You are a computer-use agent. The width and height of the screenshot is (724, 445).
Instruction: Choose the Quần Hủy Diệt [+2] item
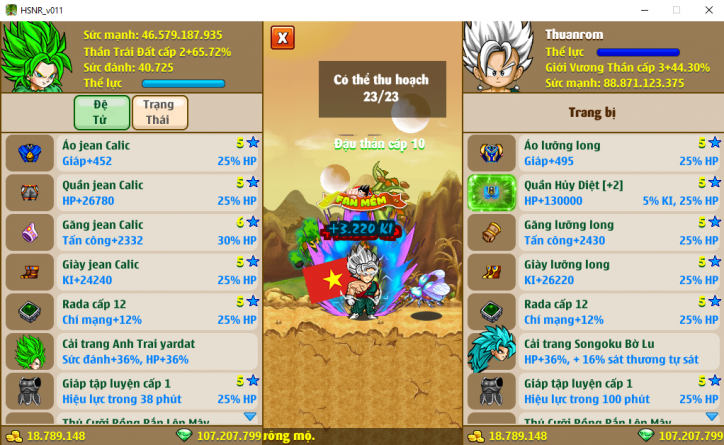pyautogui.click(x=593, y=192)
